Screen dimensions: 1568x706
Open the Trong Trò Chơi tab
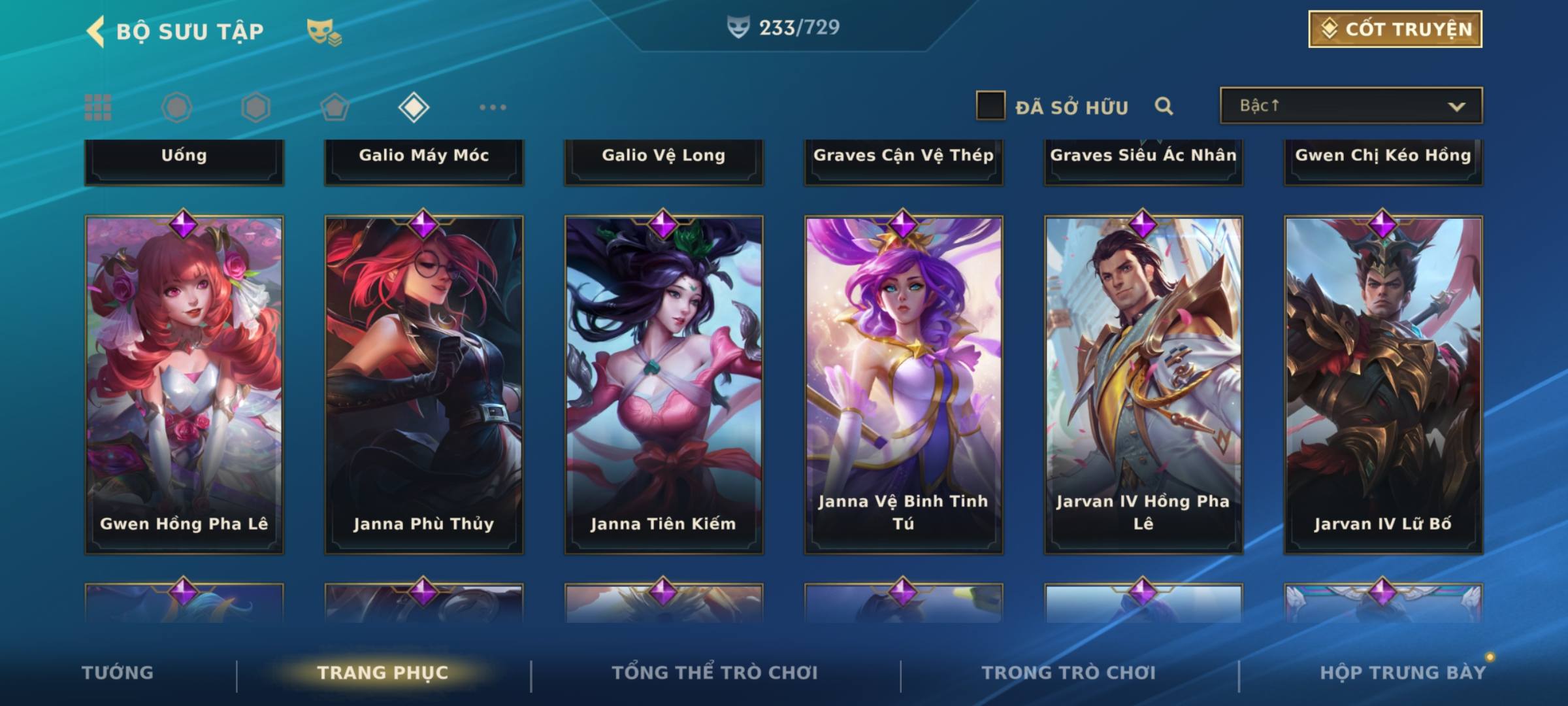pos(1069,673)
